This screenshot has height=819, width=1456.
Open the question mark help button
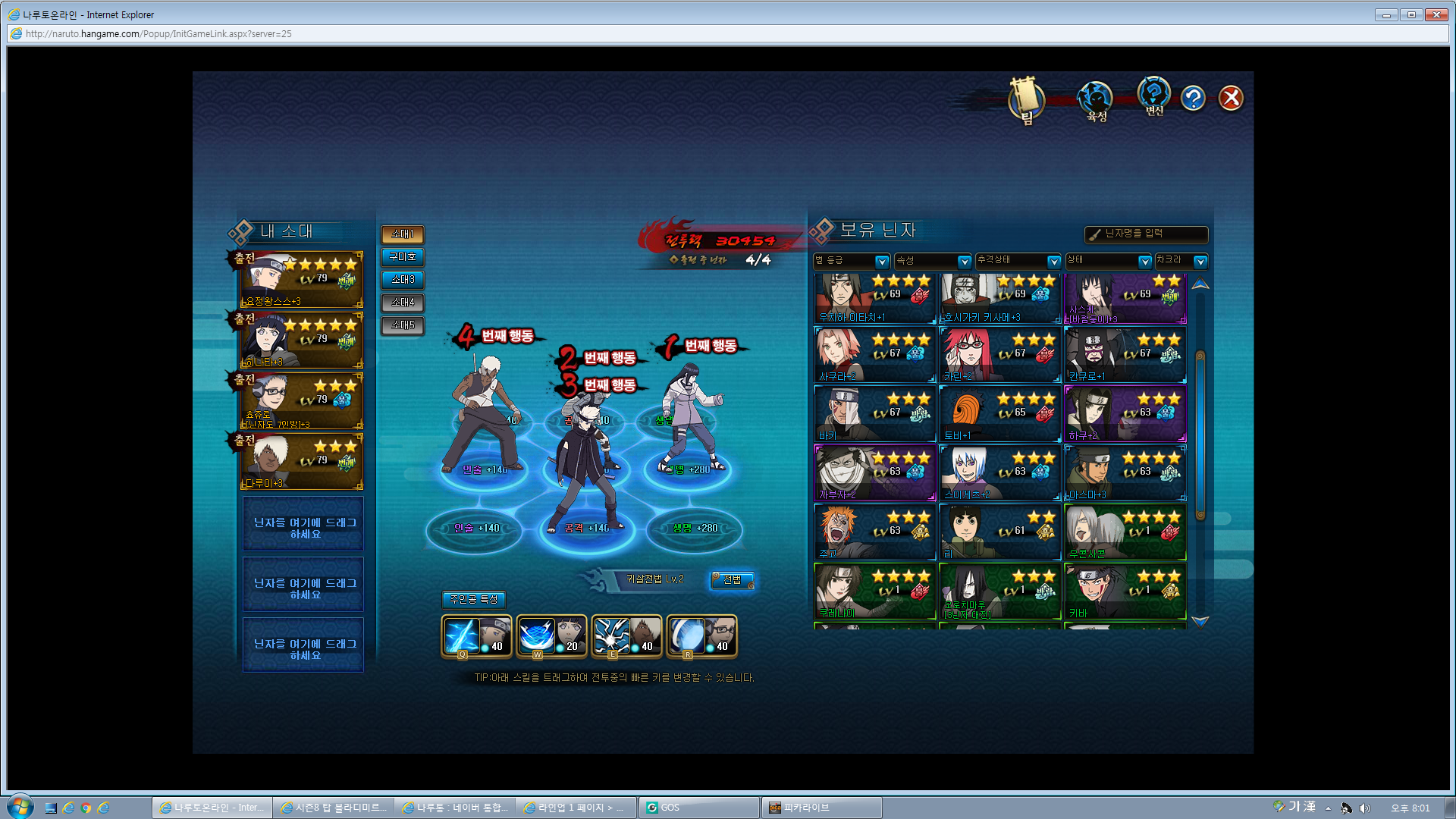tap(1193, 98)
